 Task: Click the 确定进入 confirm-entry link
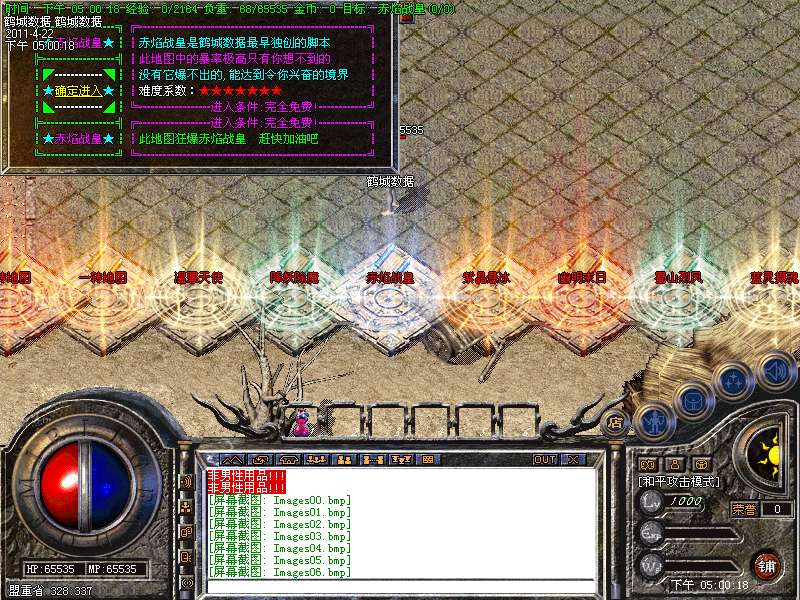(78, 91)
